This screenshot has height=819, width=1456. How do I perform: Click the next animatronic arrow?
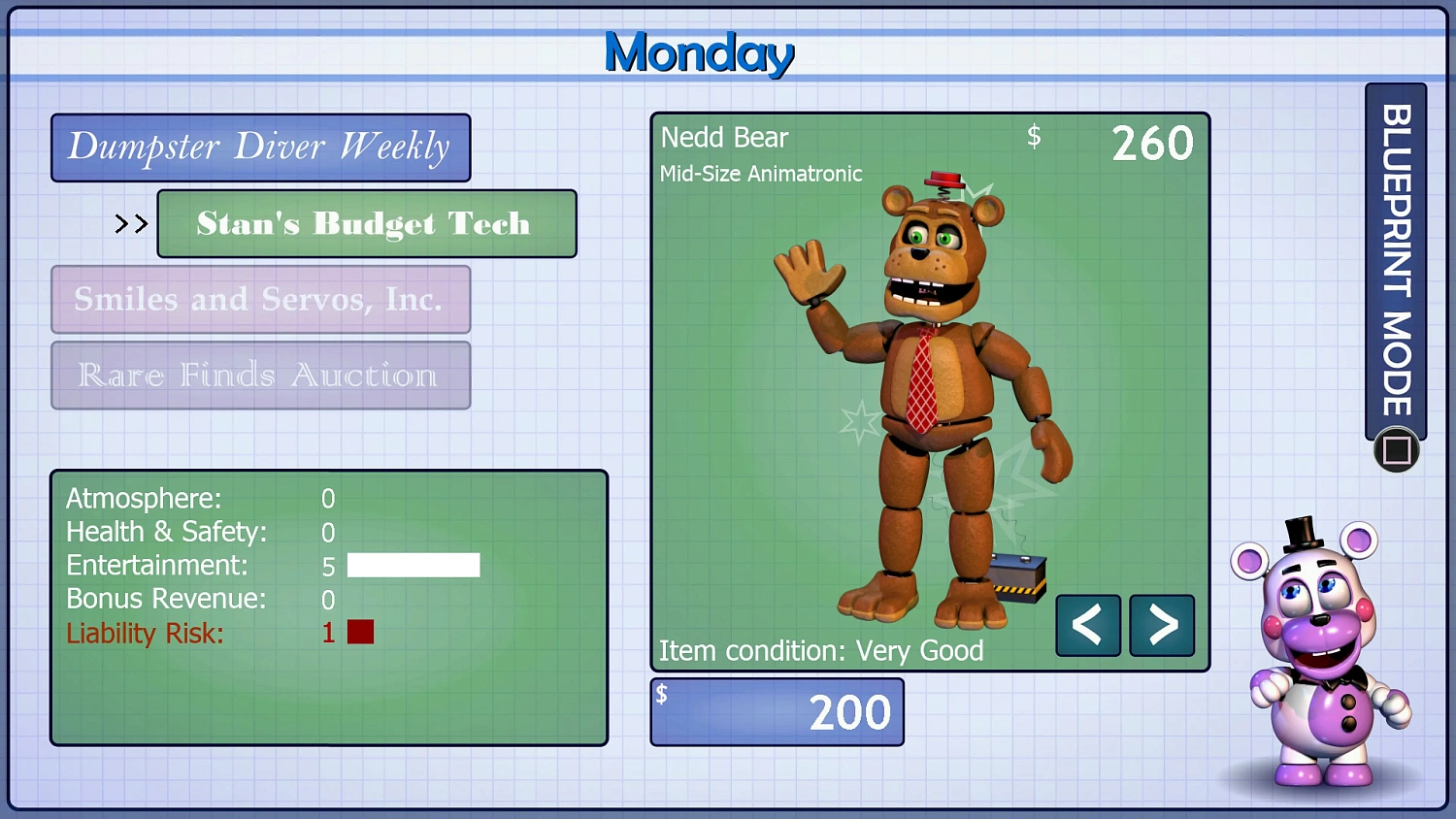pos(1161,626)
